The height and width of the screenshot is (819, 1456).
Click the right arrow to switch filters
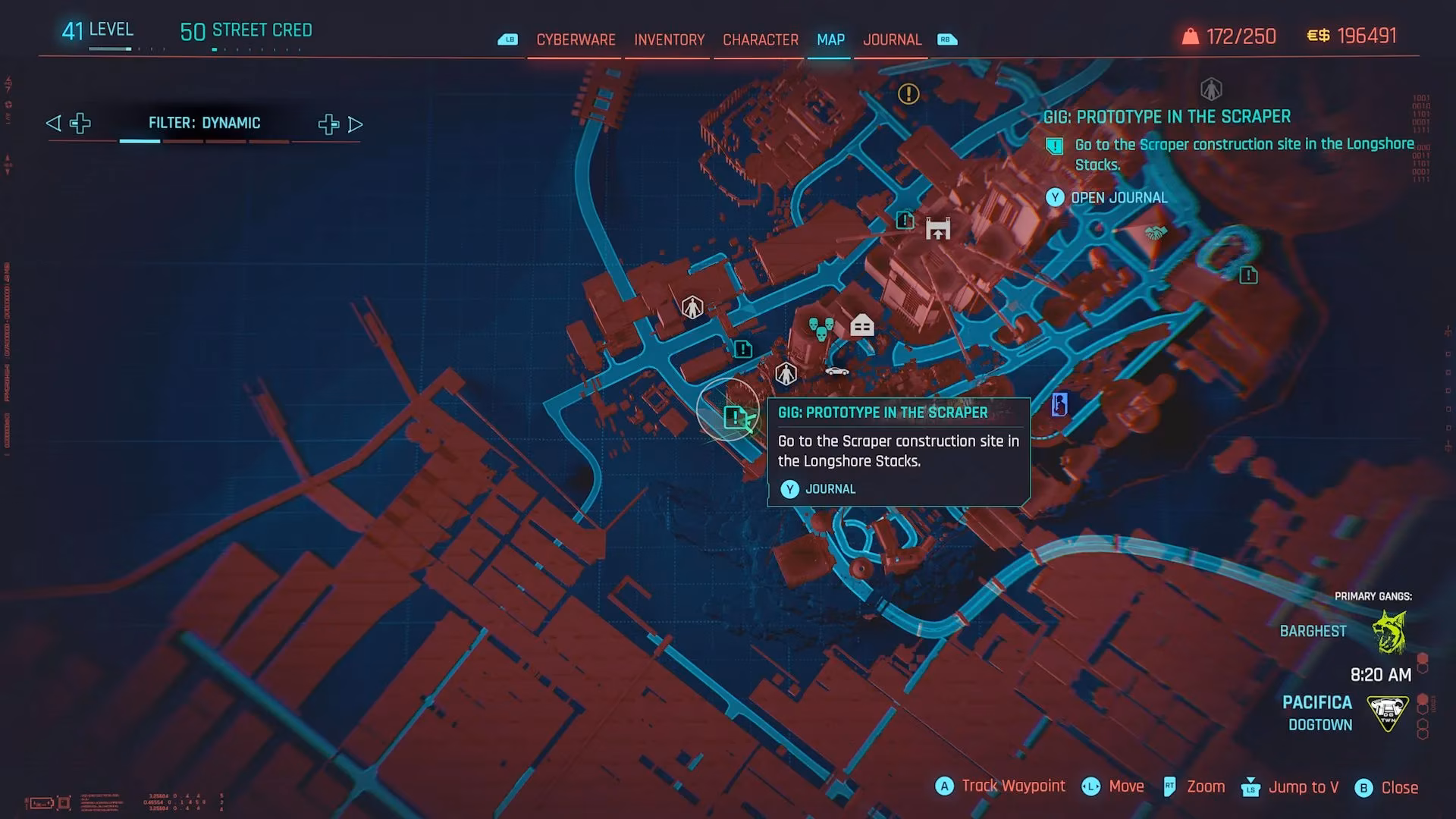point(356,124)
